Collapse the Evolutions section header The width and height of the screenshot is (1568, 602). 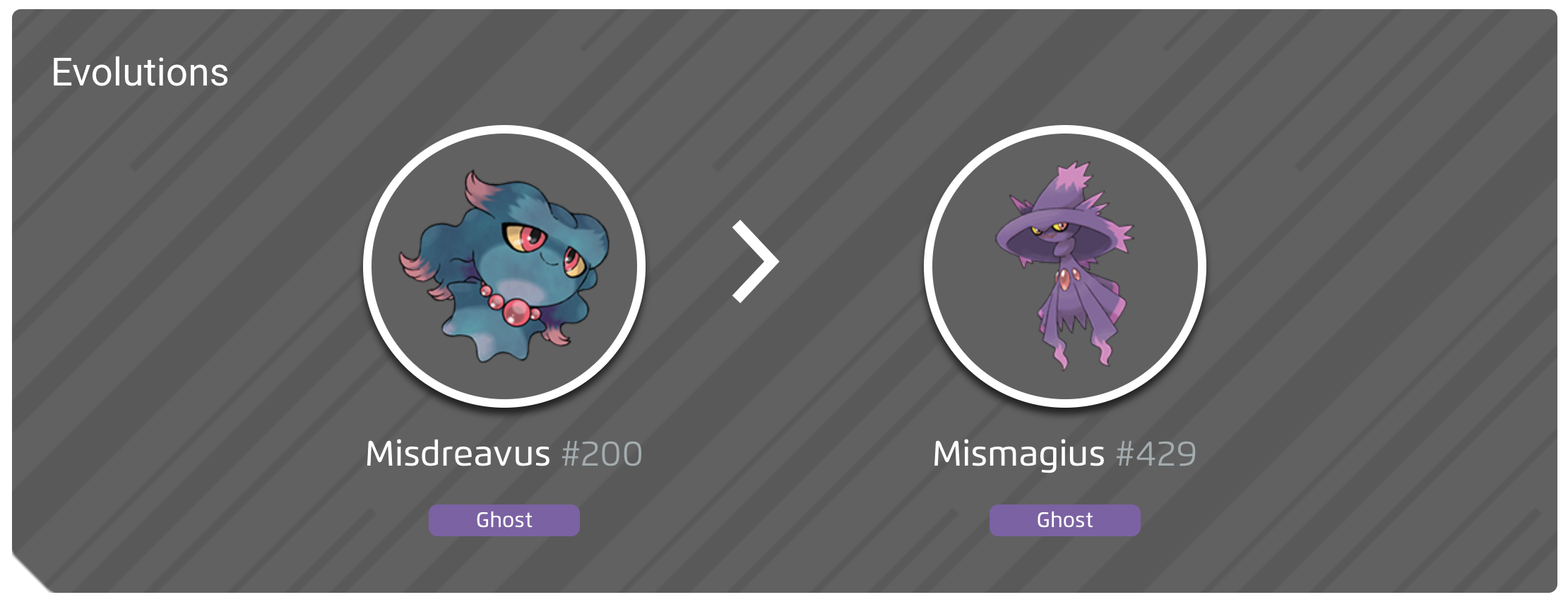(139, 71)
